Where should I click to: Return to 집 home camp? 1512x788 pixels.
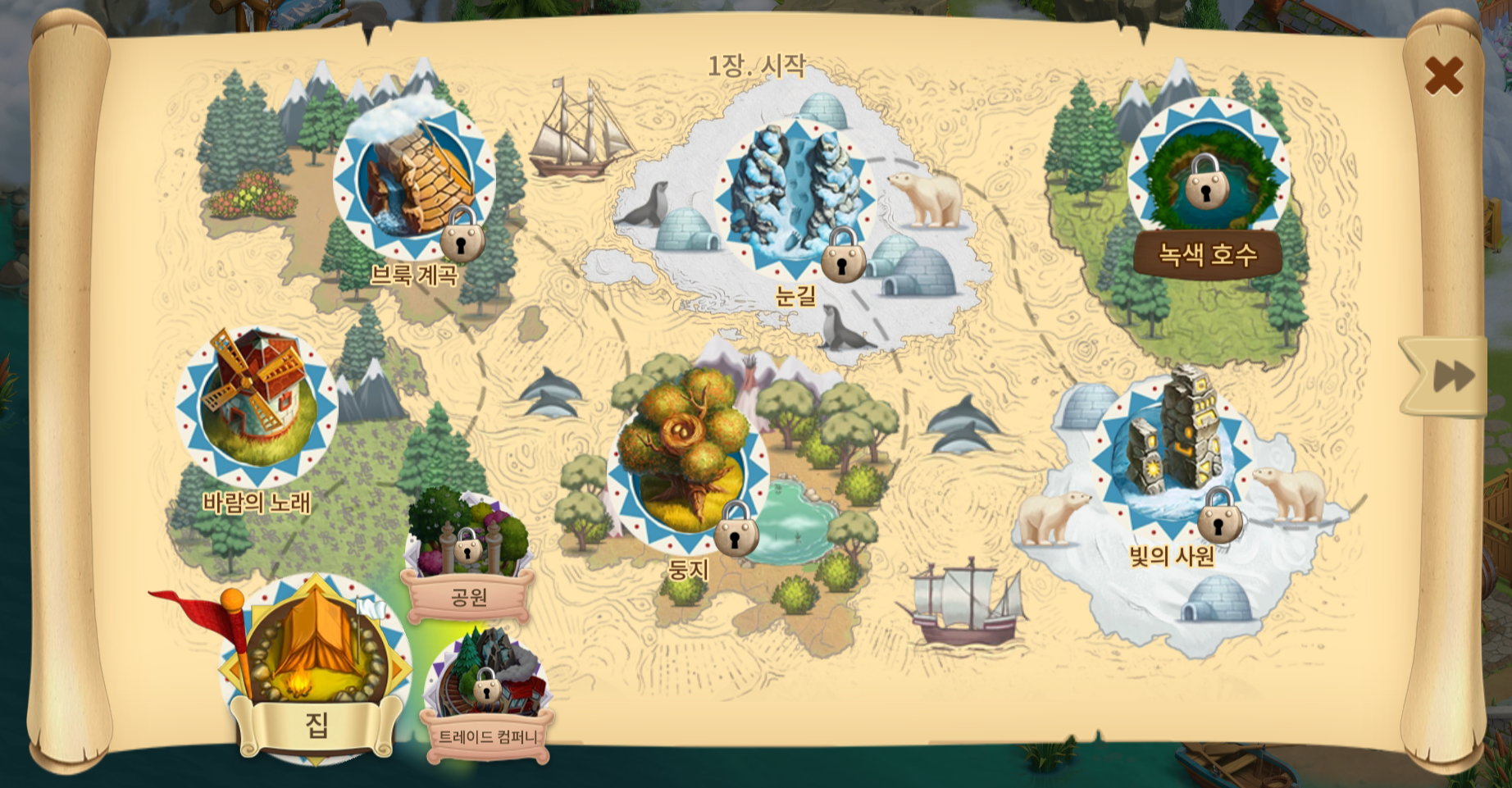click(316, 656)
